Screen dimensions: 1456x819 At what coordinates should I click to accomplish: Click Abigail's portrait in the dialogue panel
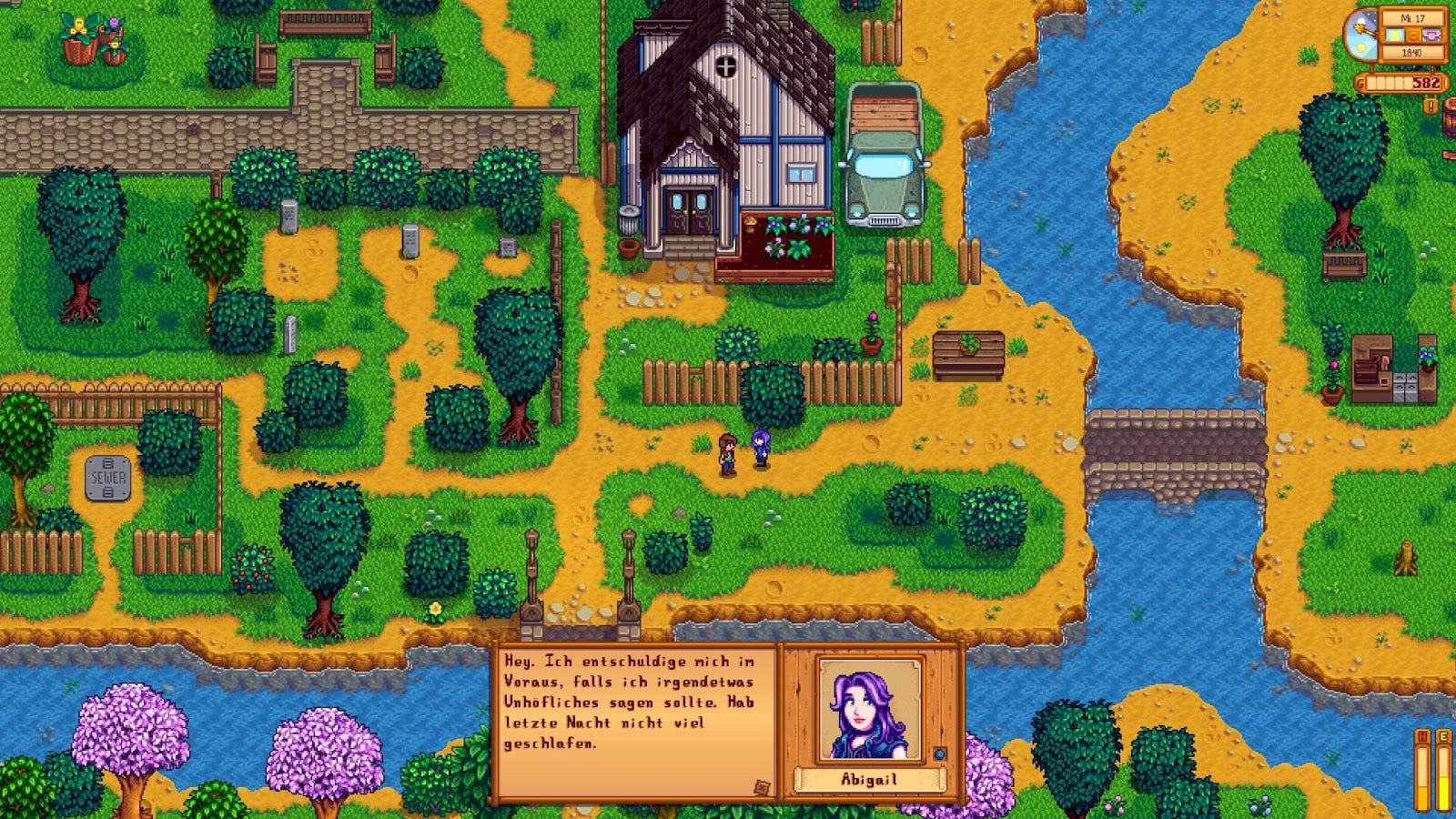tap(870, 709)
